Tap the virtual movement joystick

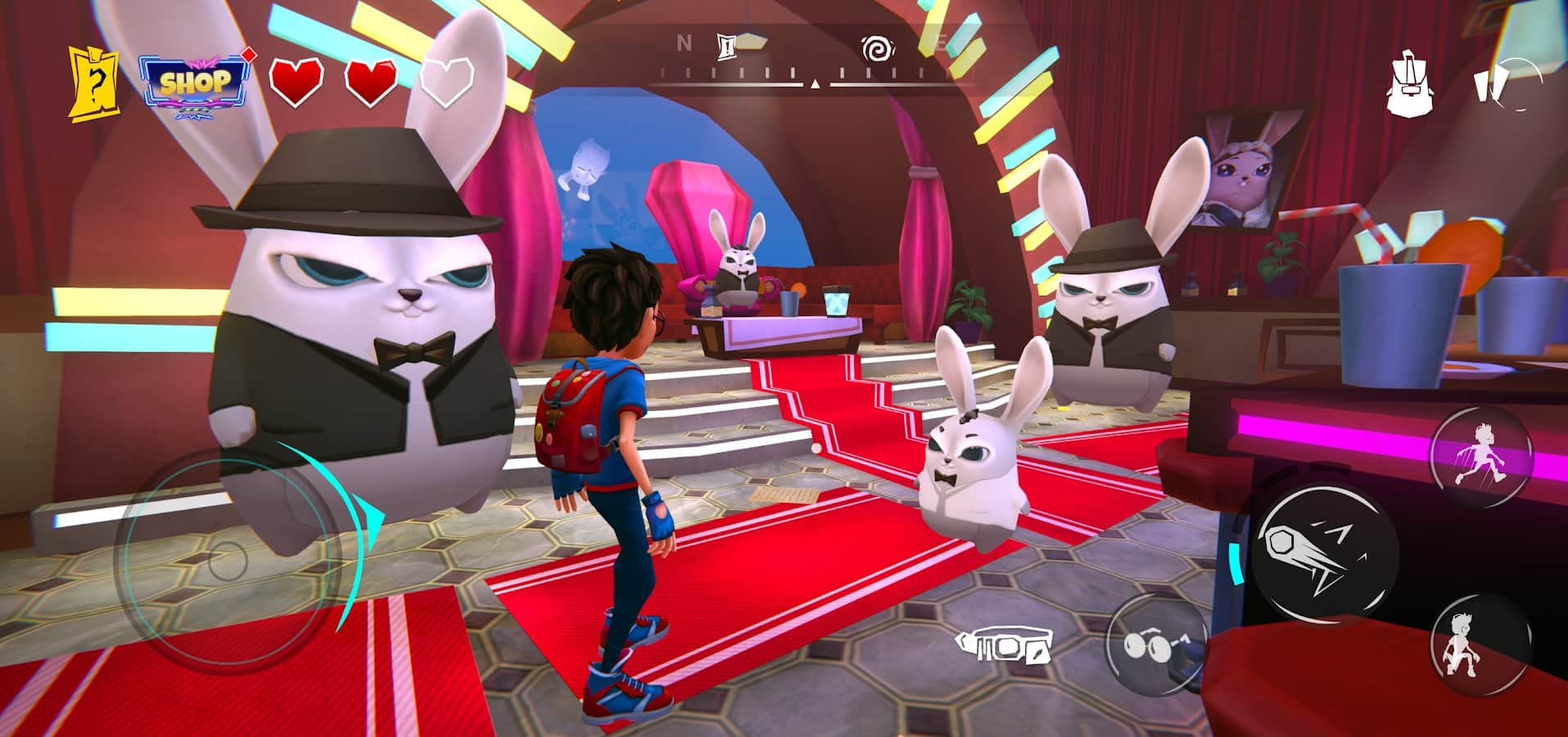click(227, 560)
